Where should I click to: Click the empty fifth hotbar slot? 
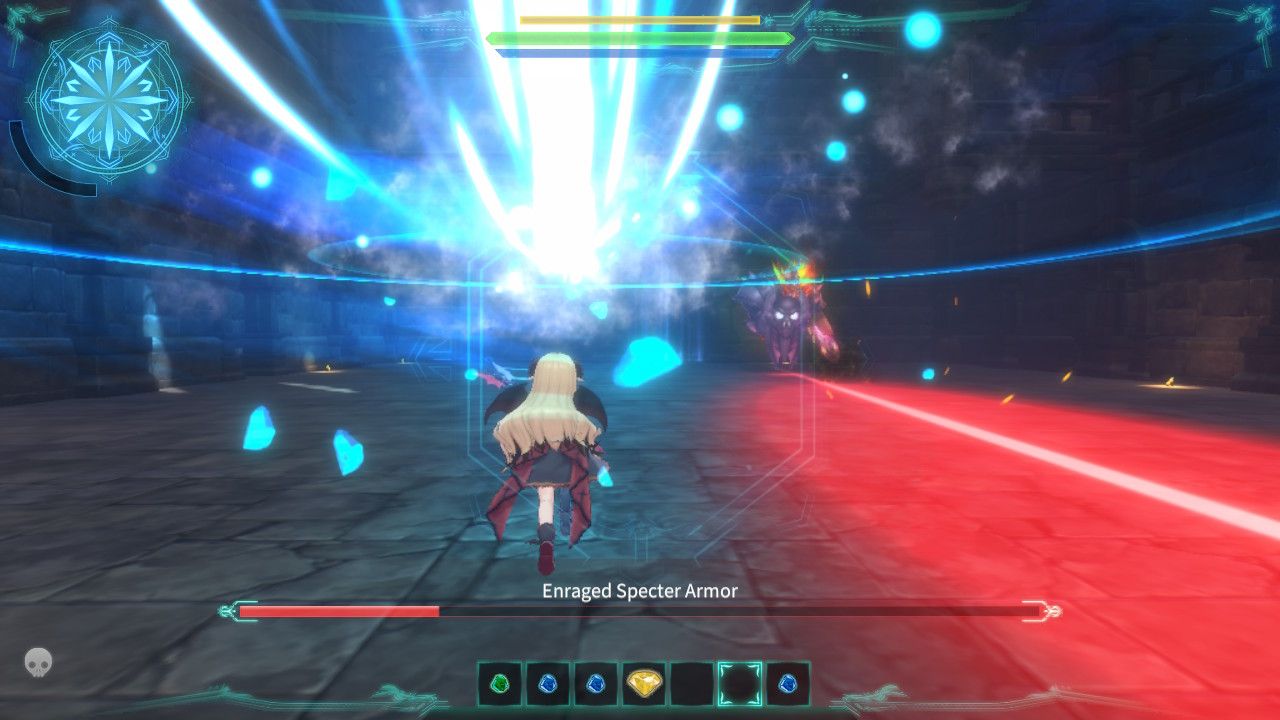pyautogui.click(x=693, y=685)
